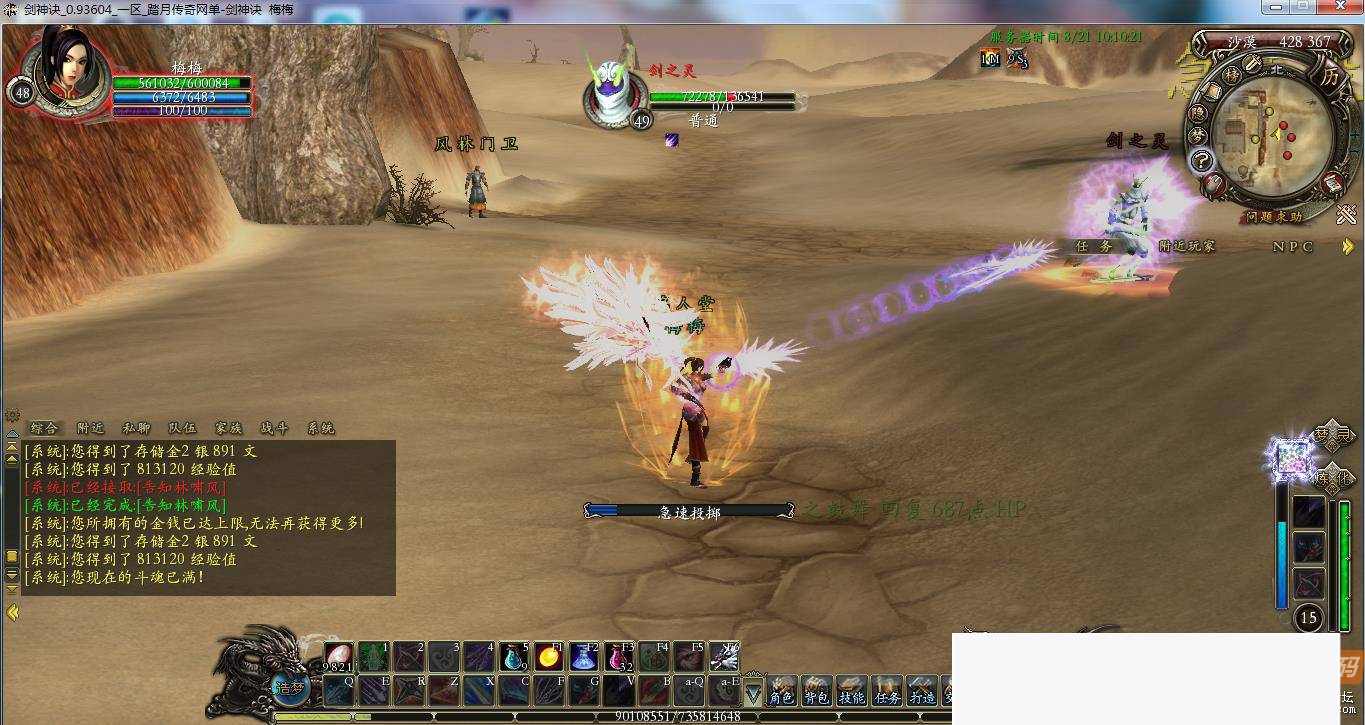Open the 角色 character panel
1365x725 pixels.
click(782, 692)
